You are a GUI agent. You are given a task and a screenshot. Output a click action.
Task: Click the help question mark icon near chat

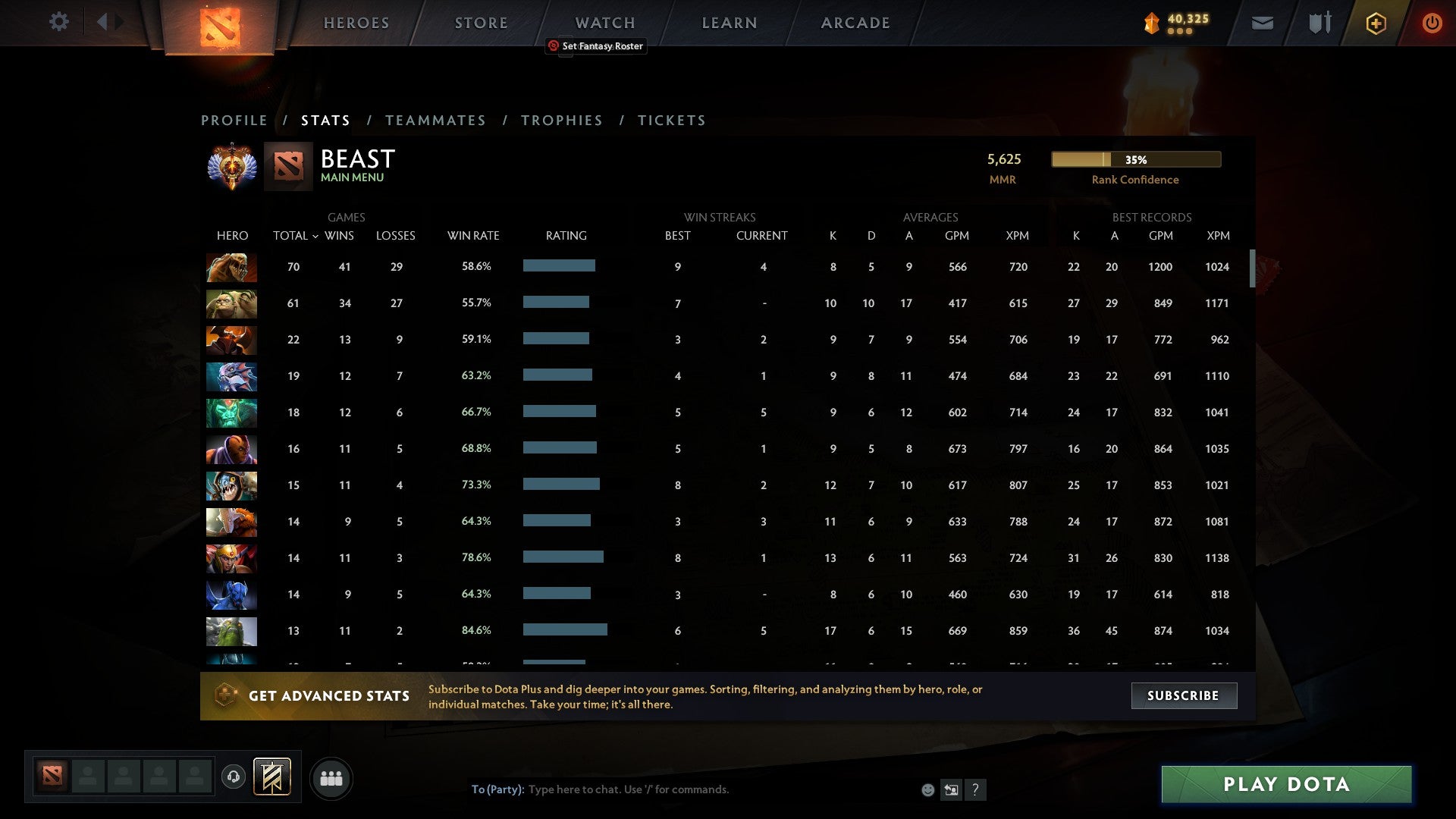[975, 789]
